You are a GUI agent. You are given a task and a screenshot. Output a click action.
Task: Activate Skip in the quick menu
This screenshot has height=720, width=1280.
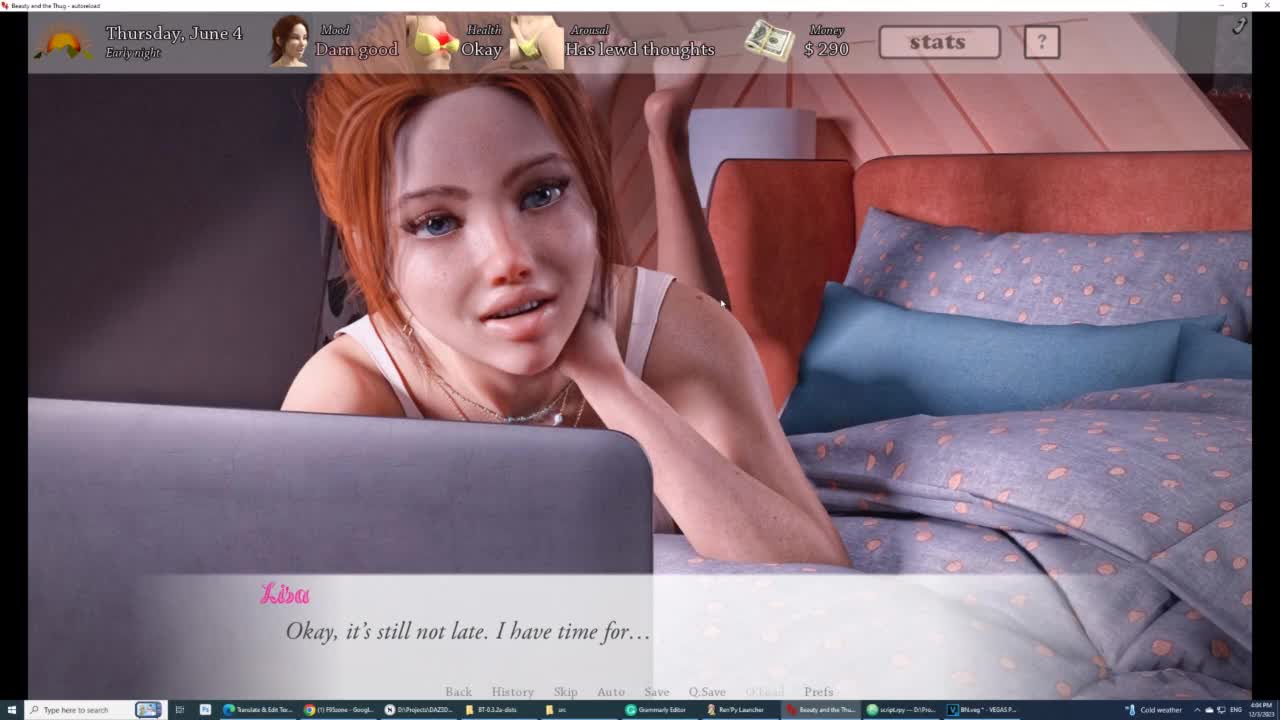pos(565,692)
